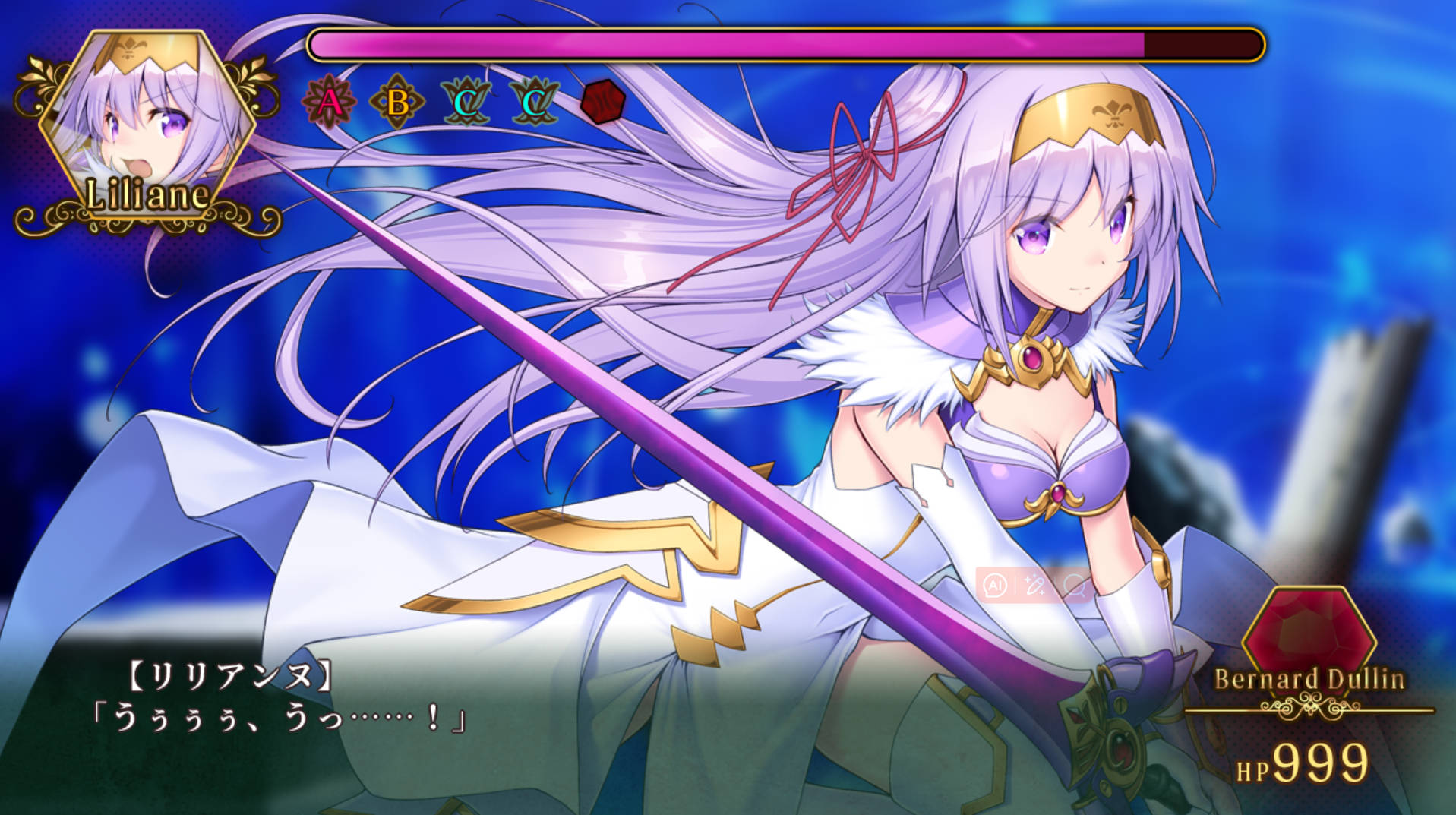Activate the magic pen overlay tool
Screen dimensions: 1456x815
[1034, 585]
